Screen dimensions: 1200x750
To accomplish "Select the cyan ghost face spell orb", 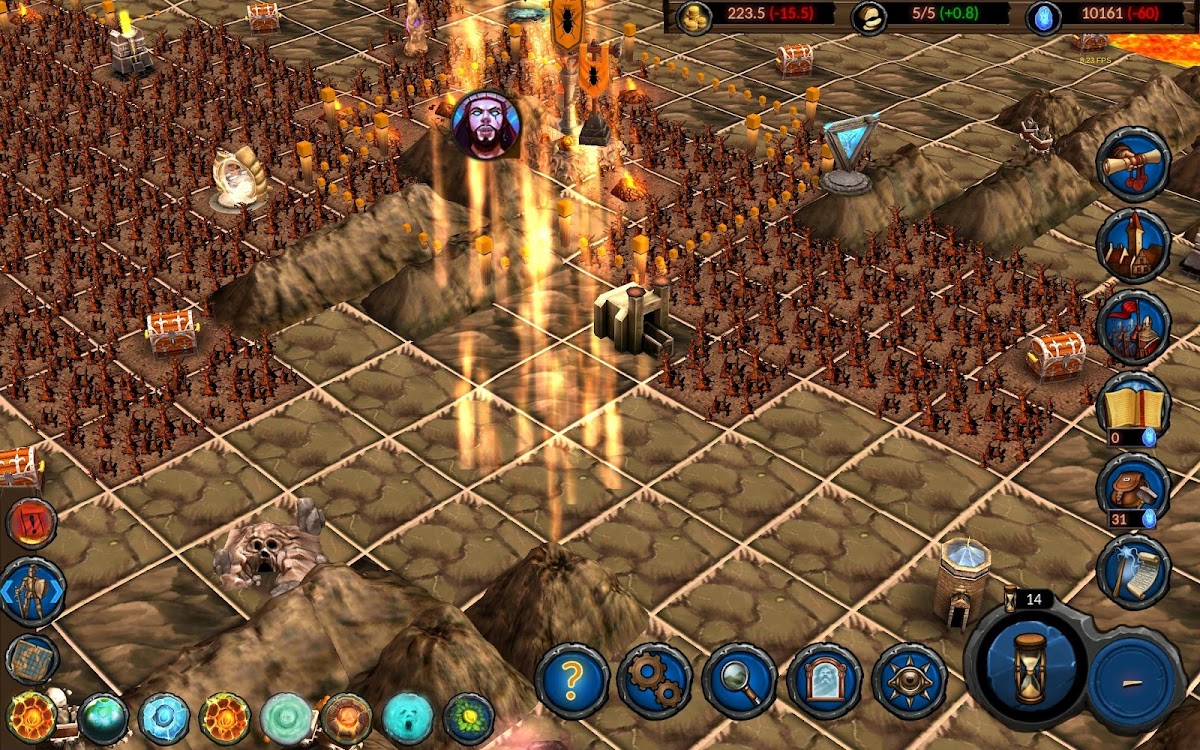I will coord(409,719).
